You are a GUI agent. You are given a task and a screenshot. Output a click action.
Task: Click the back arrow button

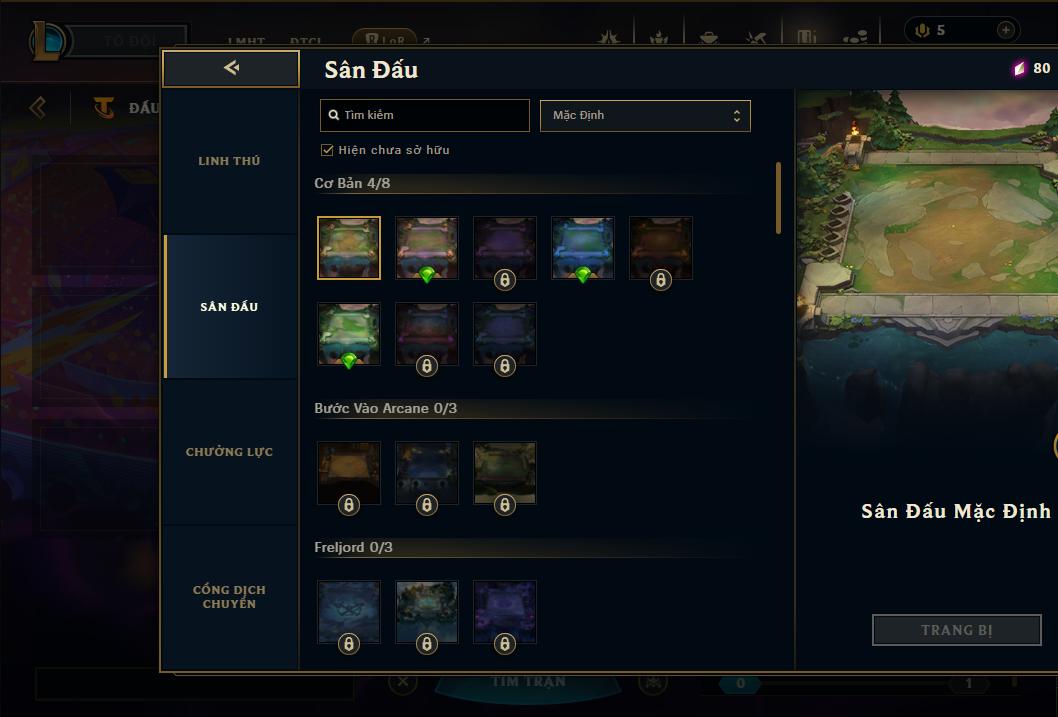(231, 68)
